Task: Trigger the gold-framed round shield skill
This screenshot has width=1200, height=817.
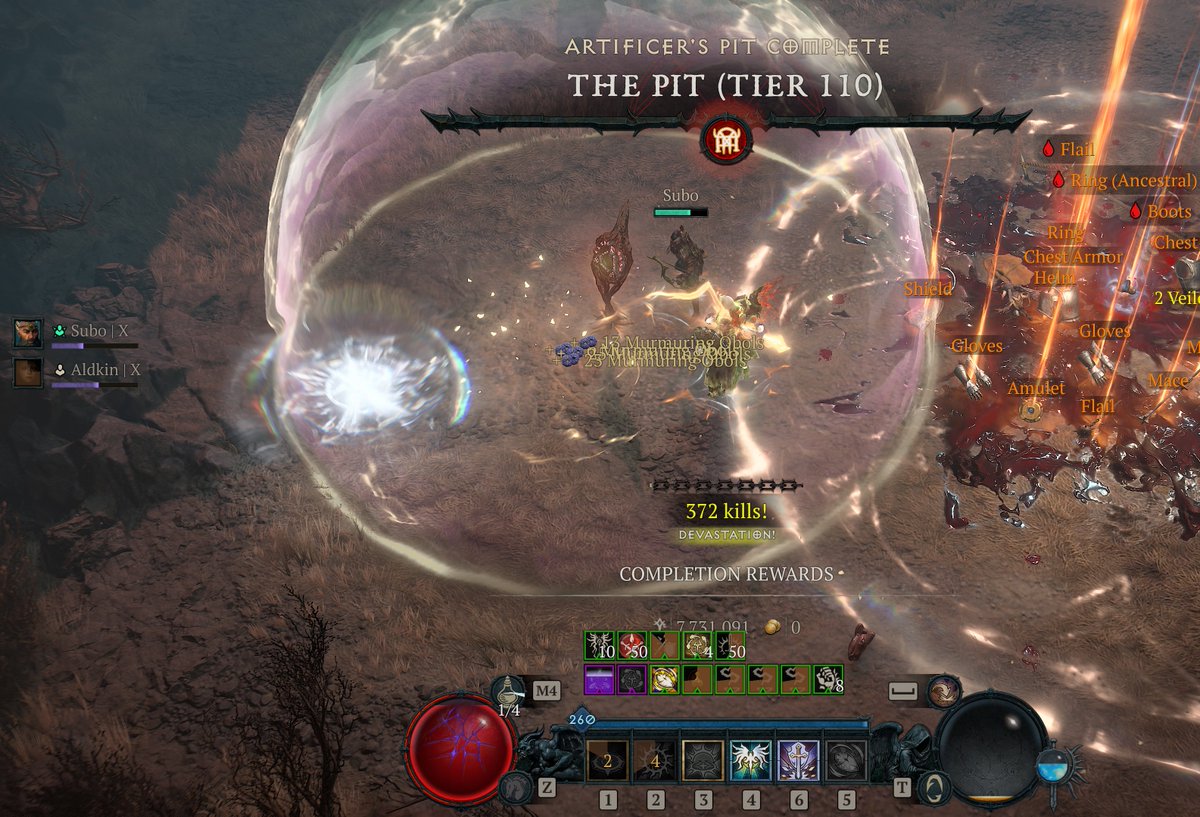Action: click(x=703, y=761)
